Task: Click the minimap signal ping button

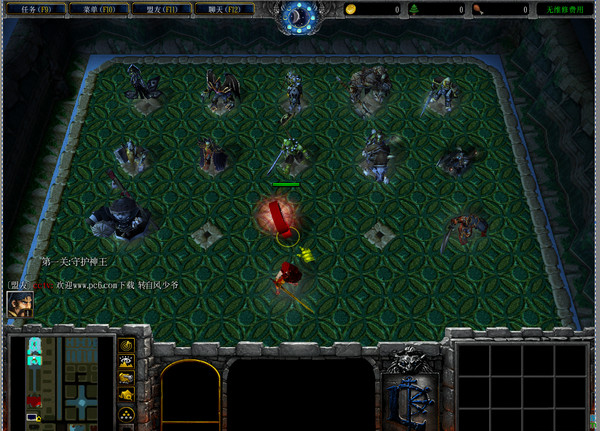Action: [127, 346]
